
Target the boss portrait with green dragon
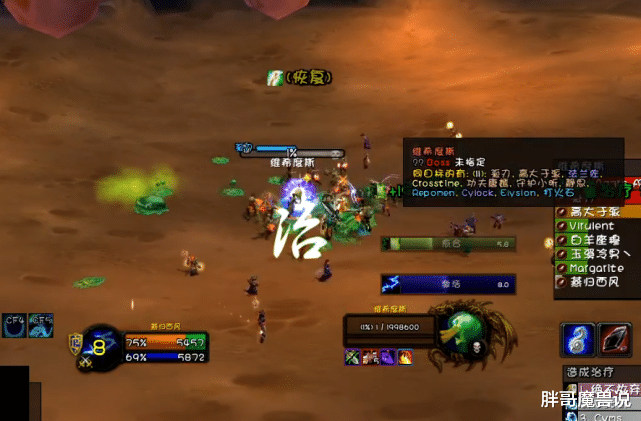click(462, 331)
